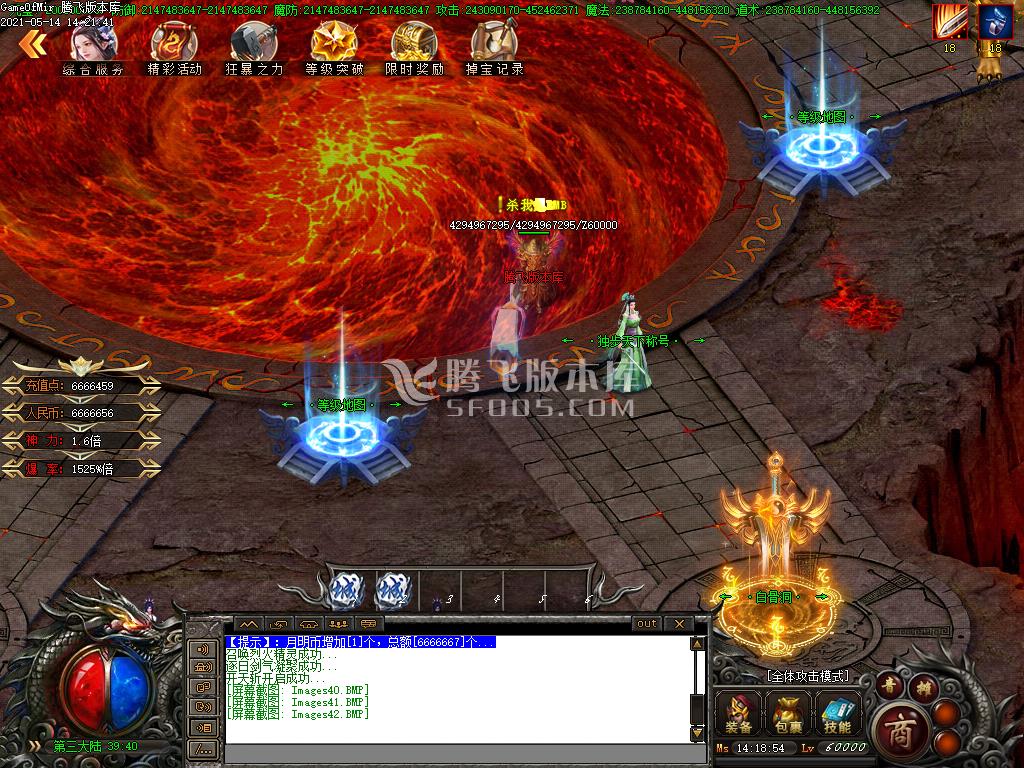The width and height of the screenshot is (1024, 768).
Task: Open the 限时奖励 timed rewards menu
Action: pyautogui.click(x=414, y=48)
